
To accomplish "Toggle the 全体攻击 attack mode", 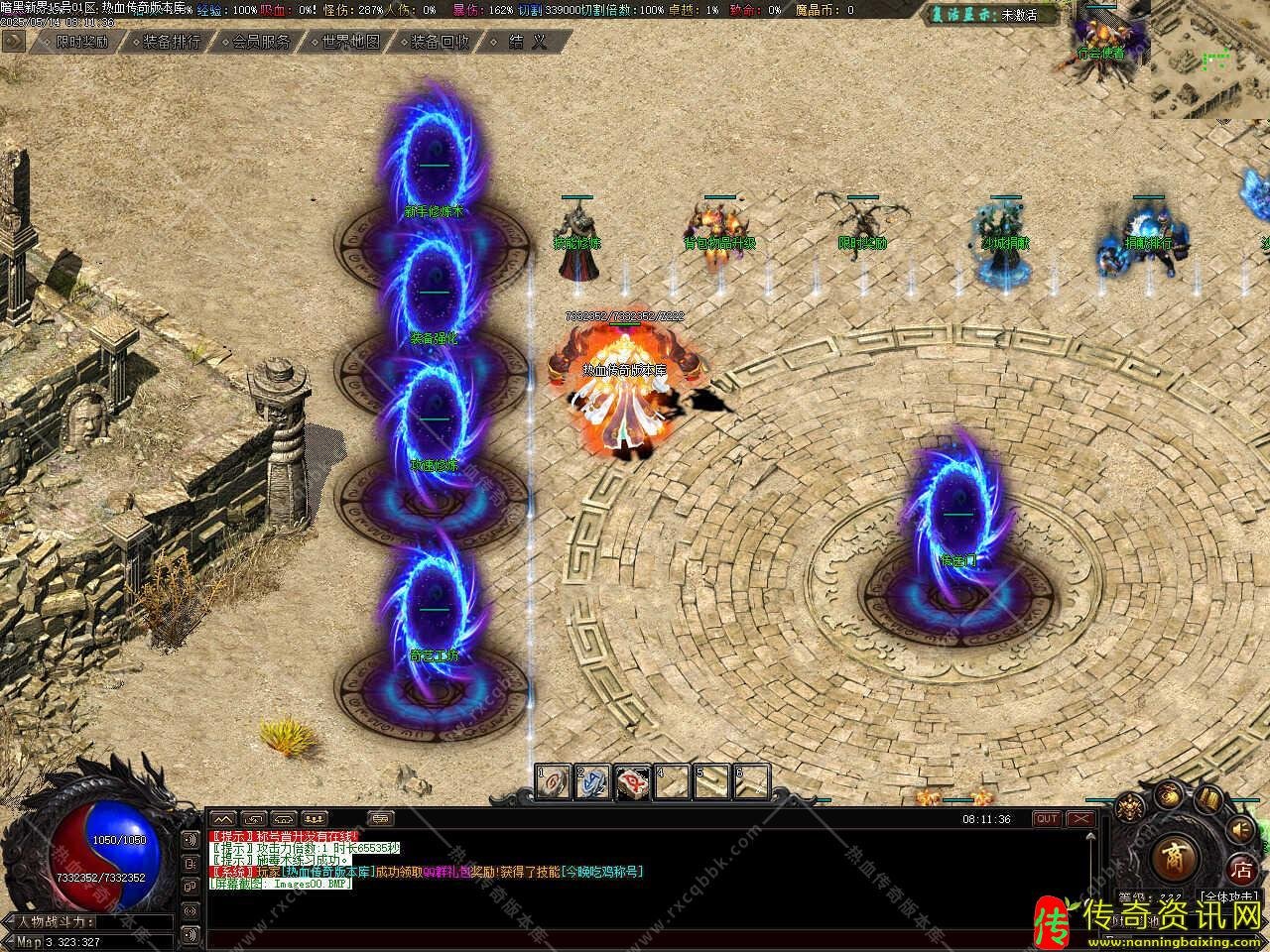I will pyautogui.click(x=1230, y=896).
